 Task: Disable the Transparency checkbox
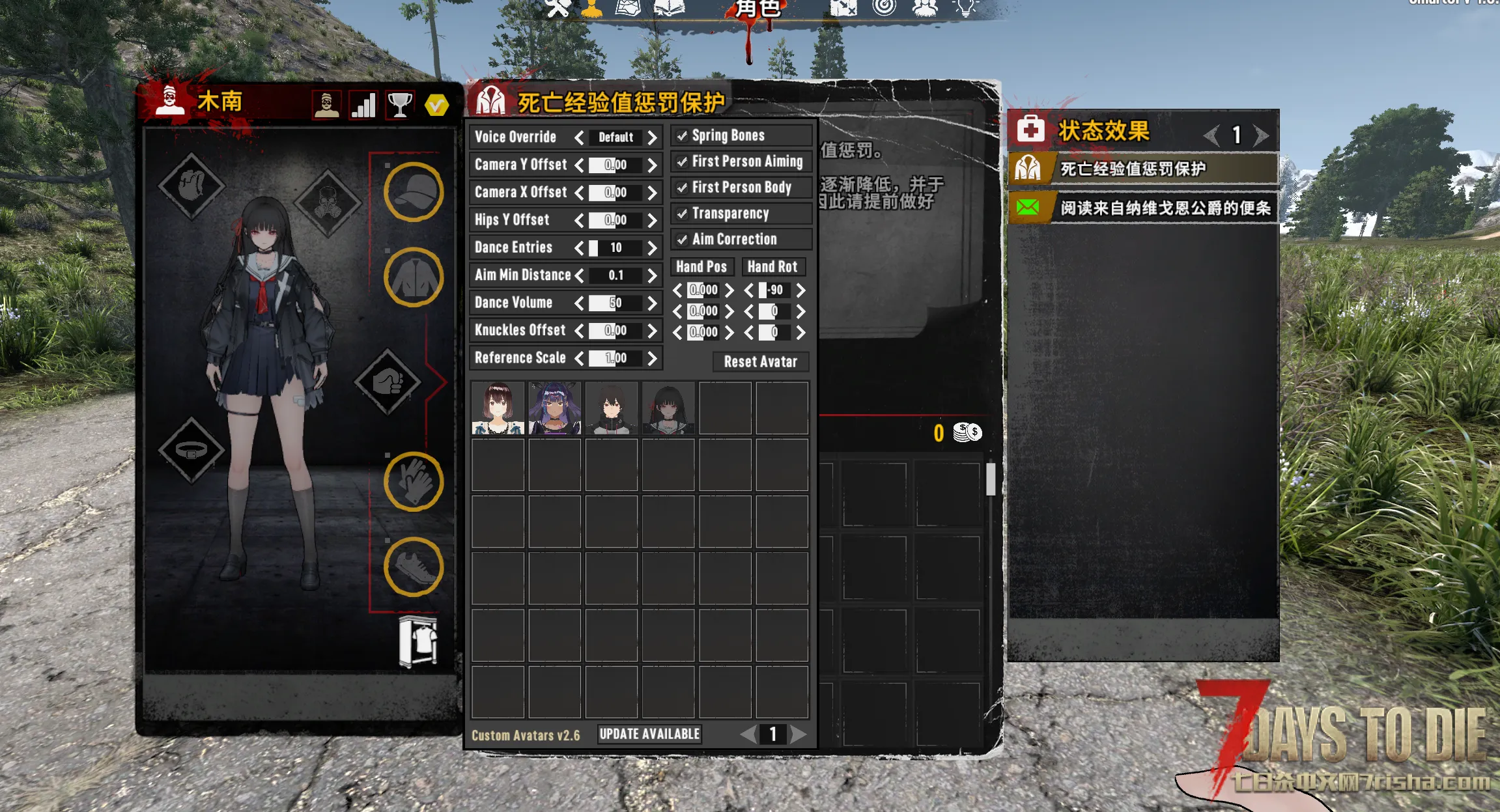tap(682, 214)
